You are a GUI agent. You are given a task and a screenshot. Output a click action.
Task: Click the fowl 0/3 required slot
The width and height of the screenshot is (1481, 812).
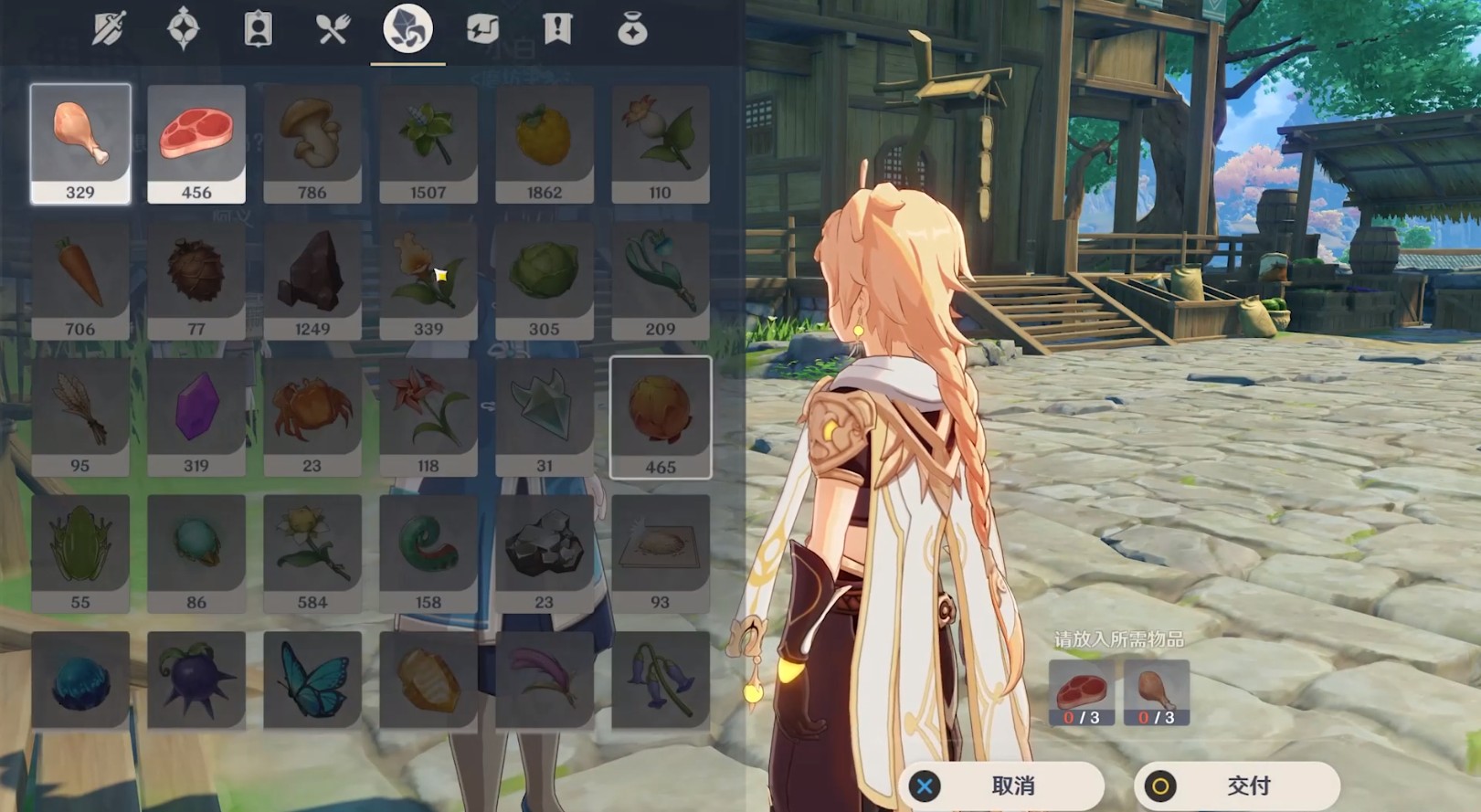(x=1157, y=693)
